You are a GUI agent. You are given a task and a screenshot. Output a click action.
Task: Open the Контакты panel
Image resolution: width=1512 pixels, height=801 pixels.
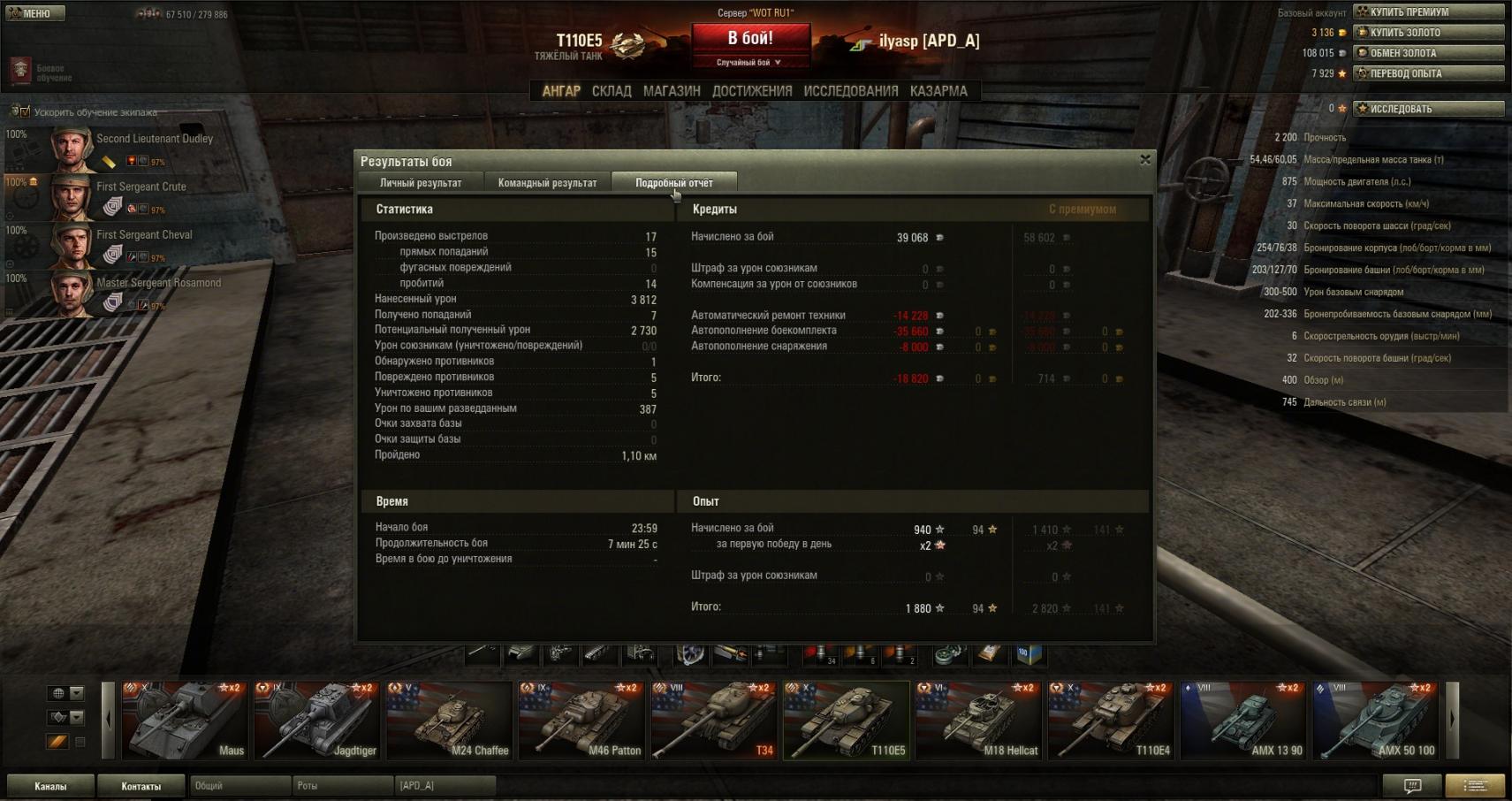(x=141, y=786)
